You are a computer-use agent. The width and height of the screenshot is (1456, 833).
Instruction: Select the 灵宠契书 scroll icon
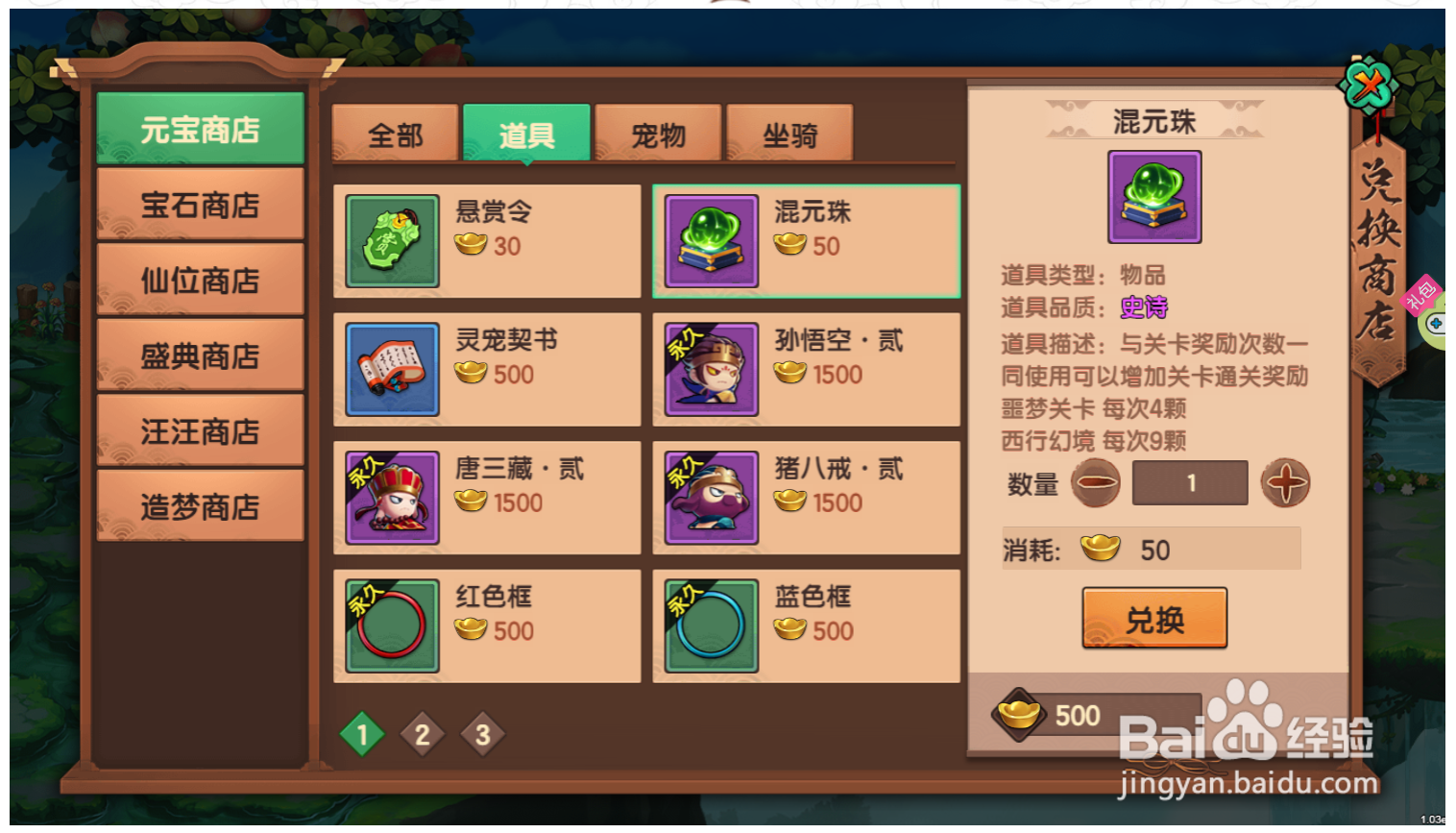(392, 369)
